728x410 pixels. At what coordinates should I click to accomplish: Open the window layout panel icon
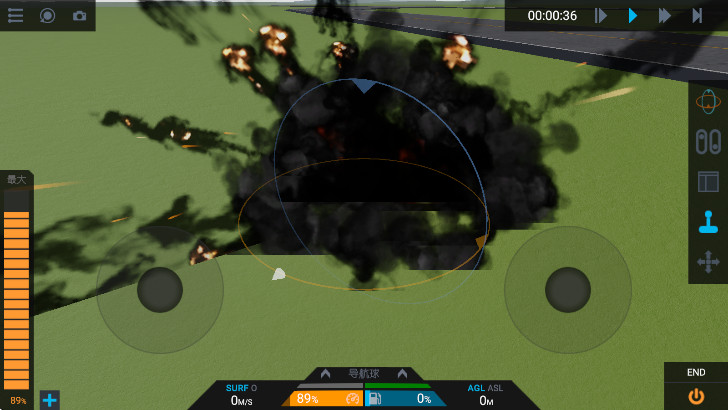click(x=708, y=182)
